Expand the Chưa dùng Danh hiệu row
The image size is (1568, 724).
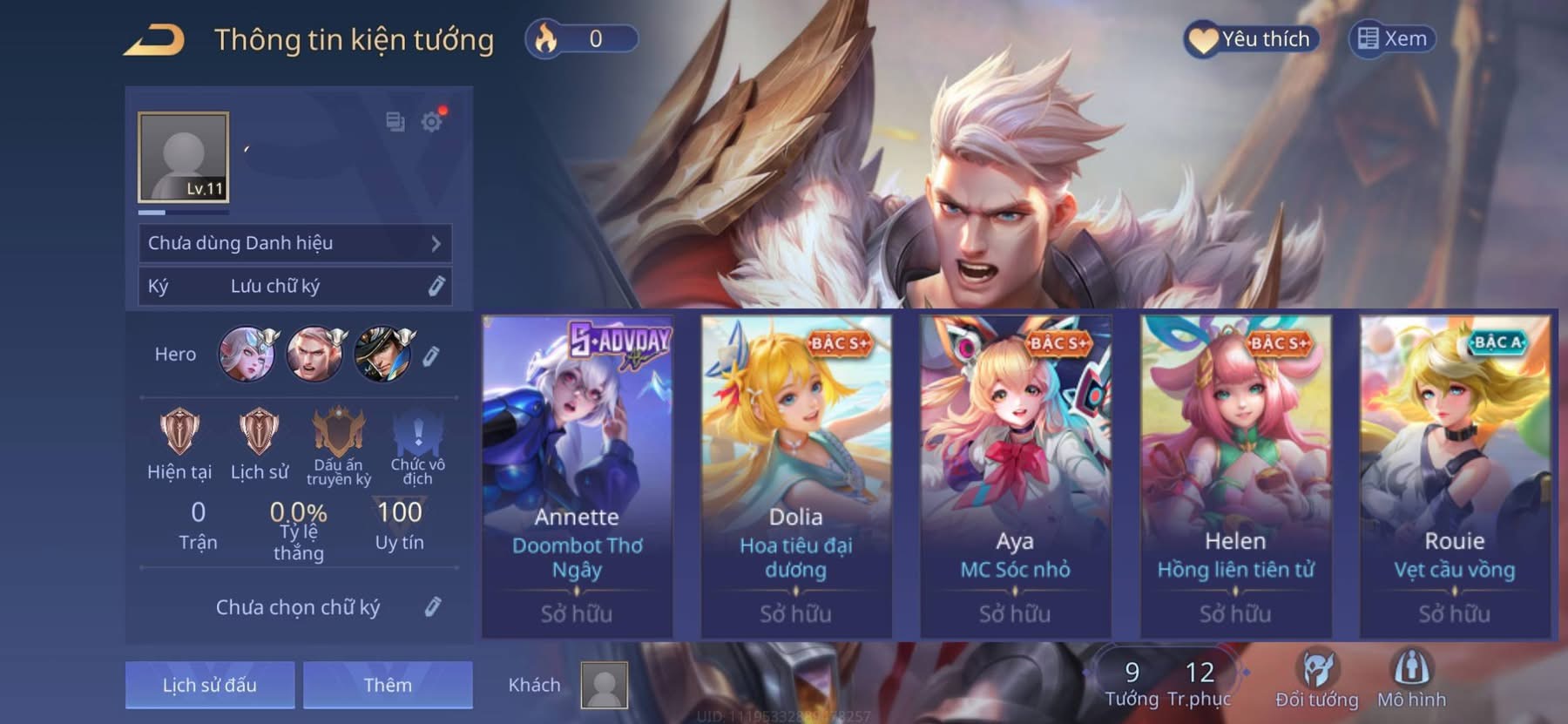tap(294, 243)
